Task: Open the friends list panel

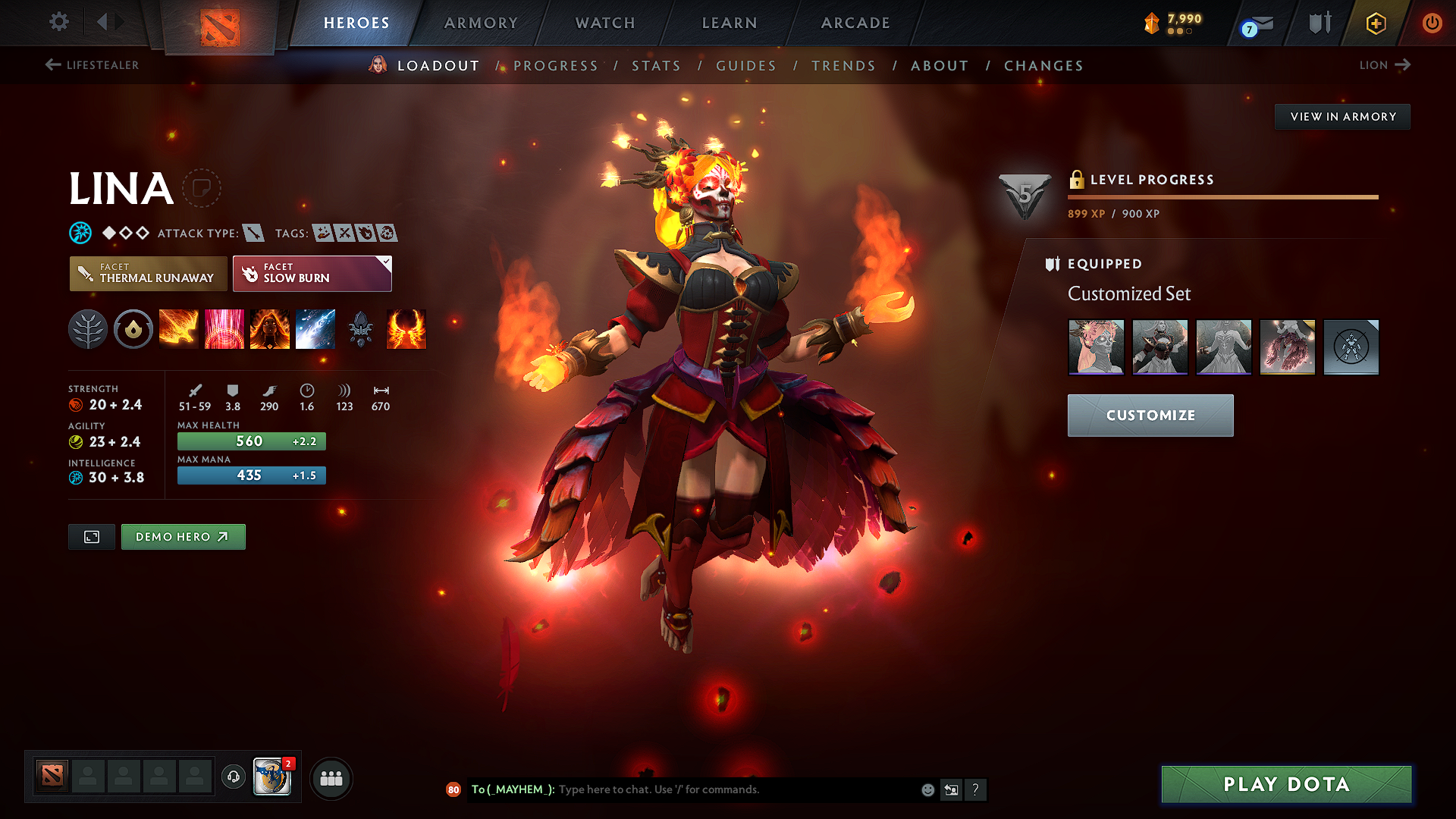Action: [x=331, y=777]
